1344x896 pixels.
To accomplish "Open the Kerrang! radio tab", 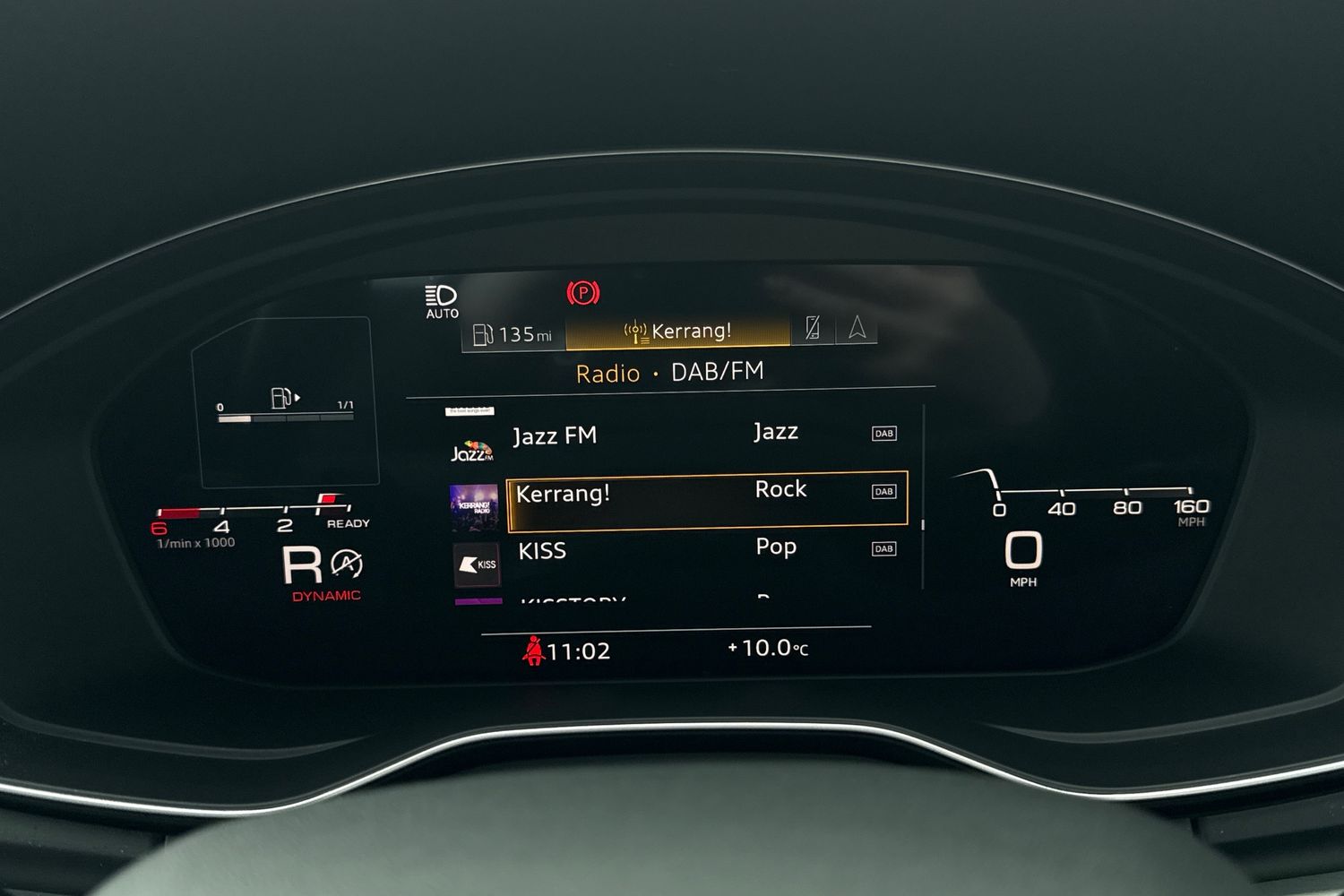I will tap(678, 332).
